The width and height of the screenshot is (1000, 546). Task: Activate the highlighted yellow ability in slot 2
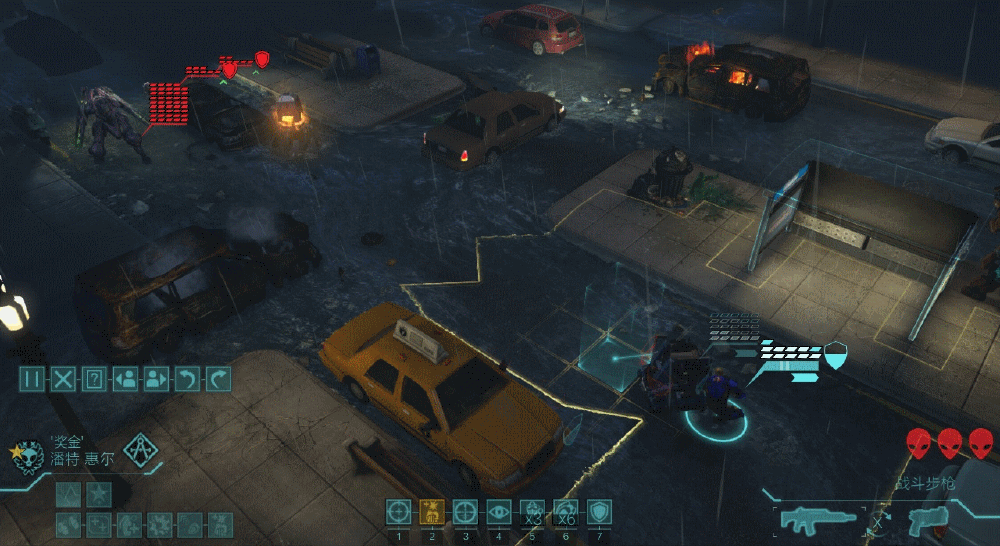(432, 511)
